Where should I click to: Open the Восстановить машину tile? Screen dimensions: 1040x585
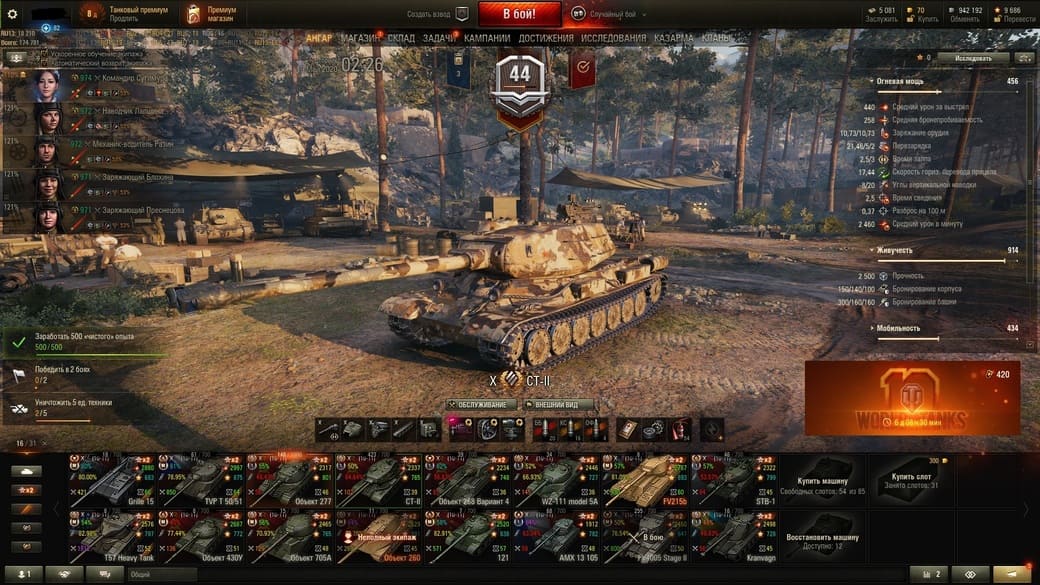point(821,536)
